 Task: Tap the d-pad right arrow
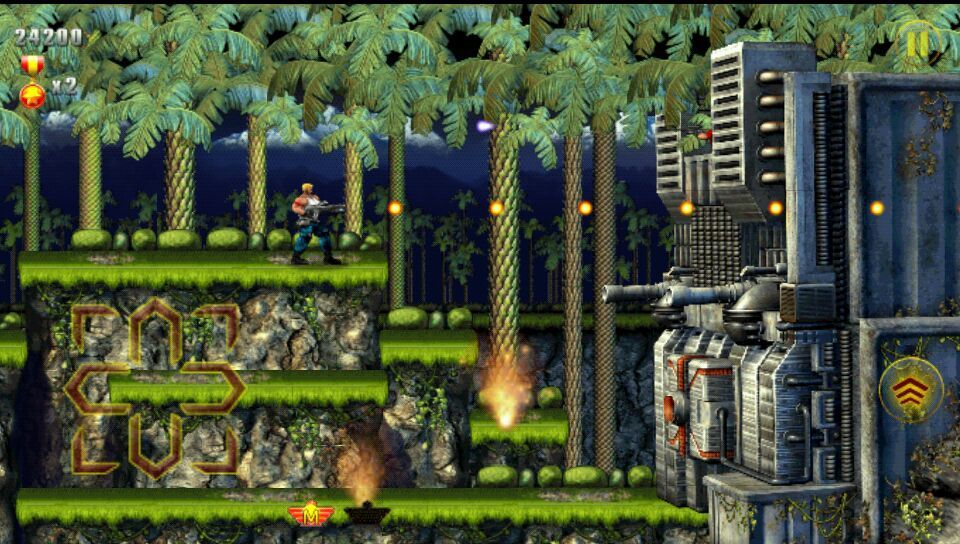[216, 388]
